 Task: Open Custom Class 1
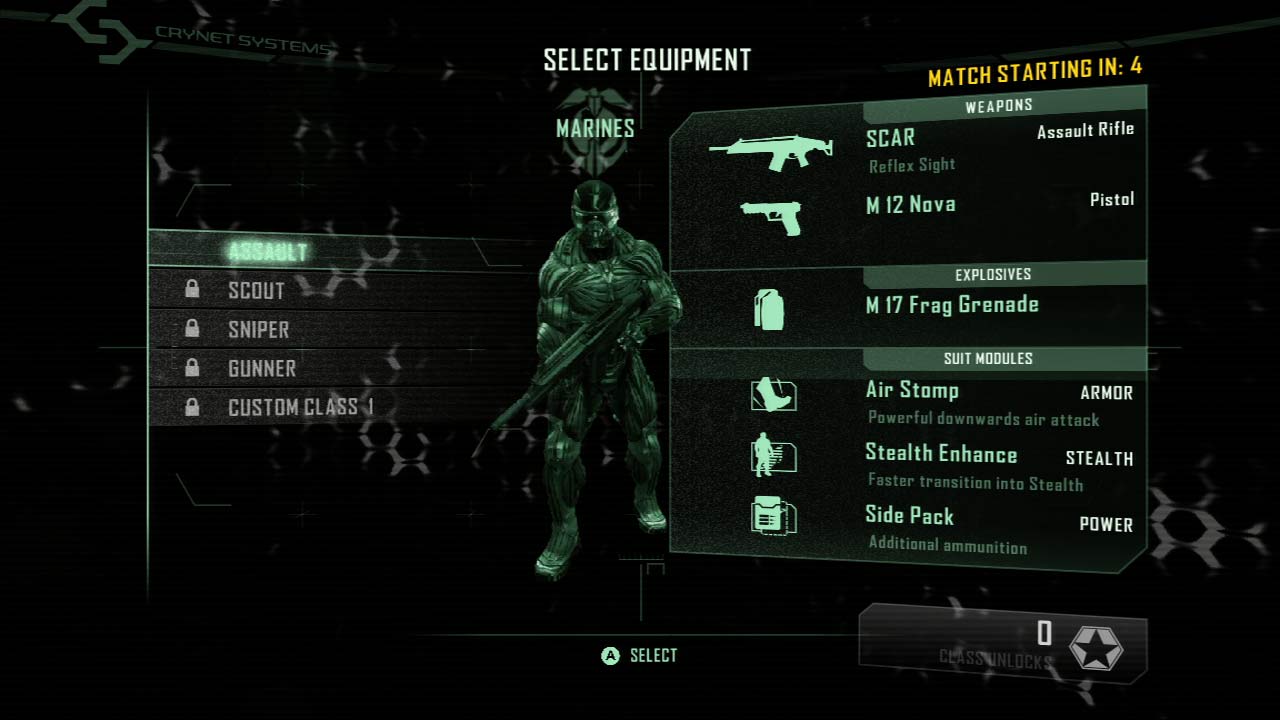pyautogui.click(x=300, y=408)
